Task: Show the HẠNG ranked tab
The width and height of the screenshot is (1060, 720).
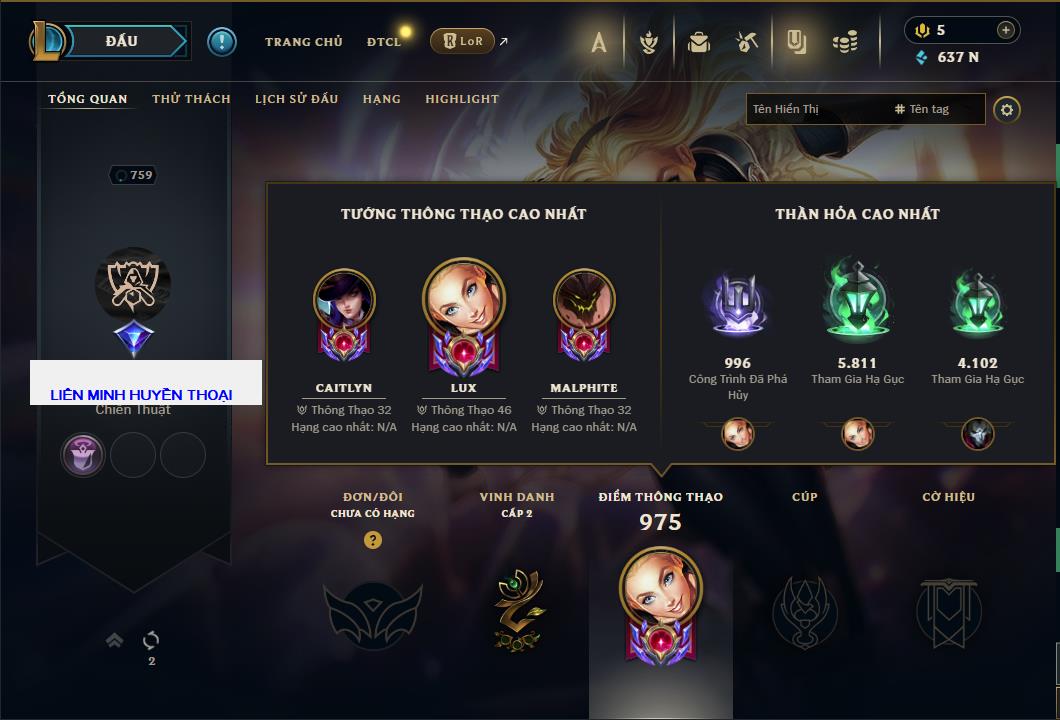Action: pyautogui.click(x=381, y=99)
